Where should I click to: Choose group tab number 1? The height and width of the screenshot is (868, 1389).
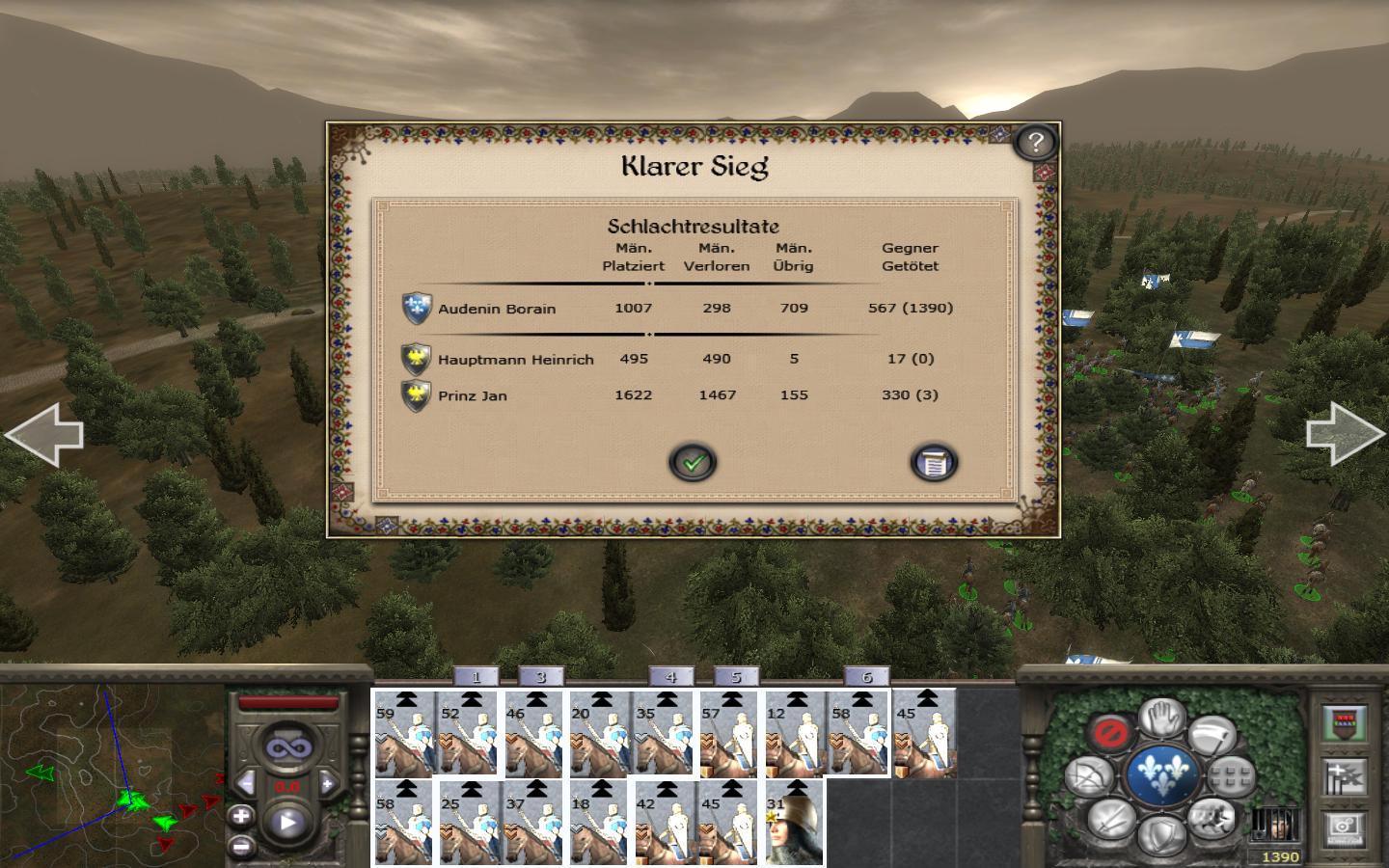coord(476,677)
